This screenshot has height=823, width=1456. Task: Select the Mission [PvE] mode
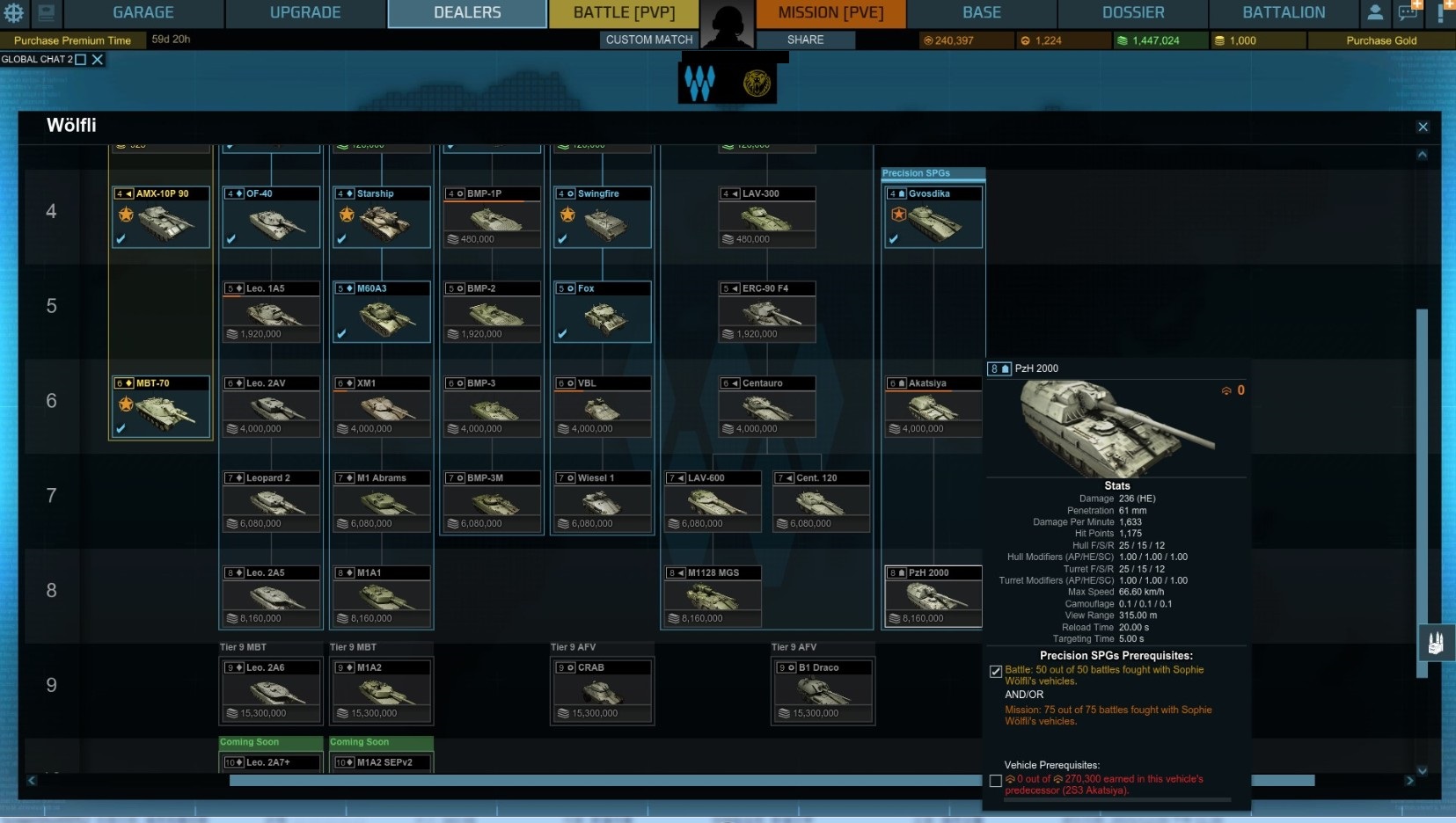click(830, 13)
